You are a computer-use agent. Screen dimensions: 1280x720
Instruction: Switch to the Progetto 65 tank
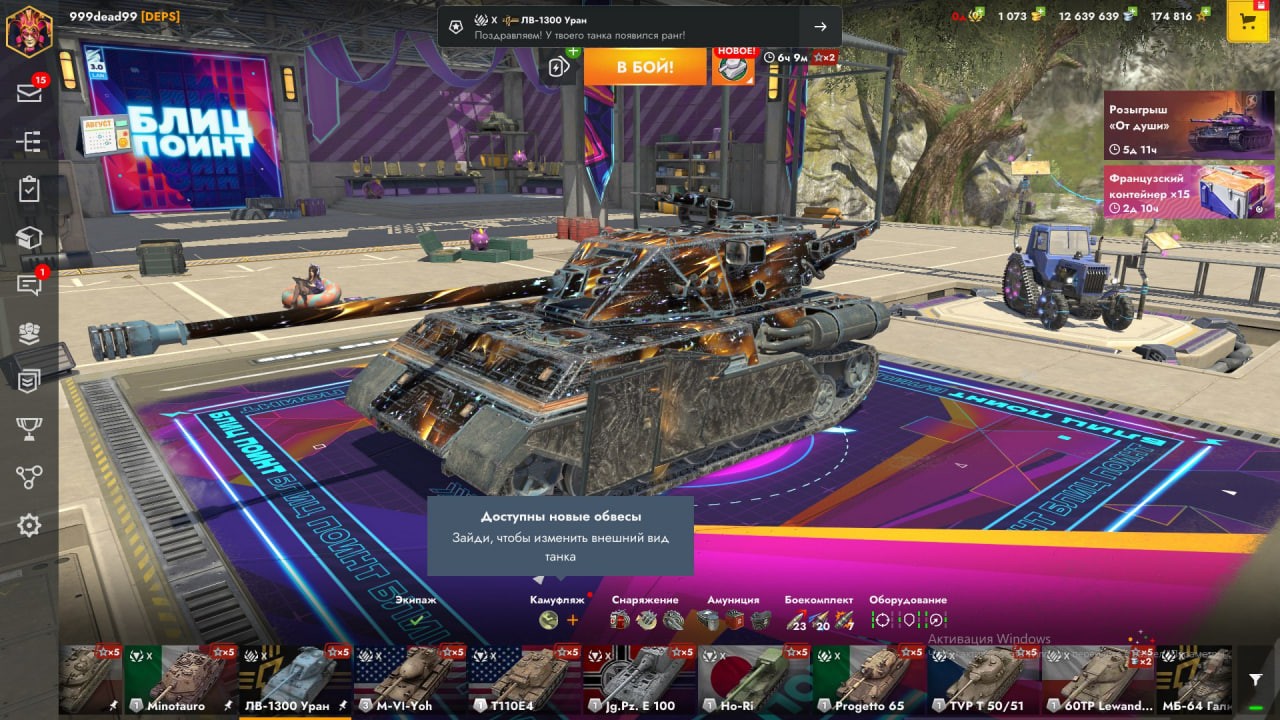point(868,680)
